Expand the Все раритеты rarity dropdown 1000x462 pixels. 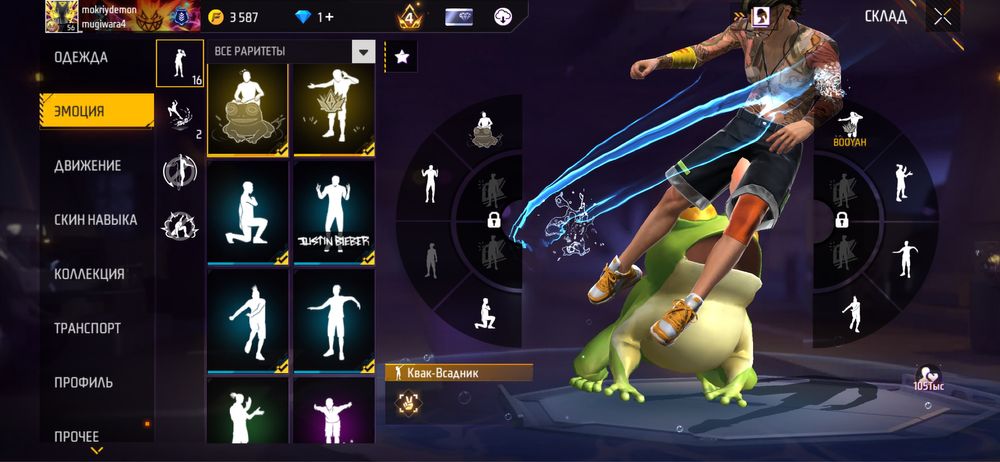coord(363,51)
